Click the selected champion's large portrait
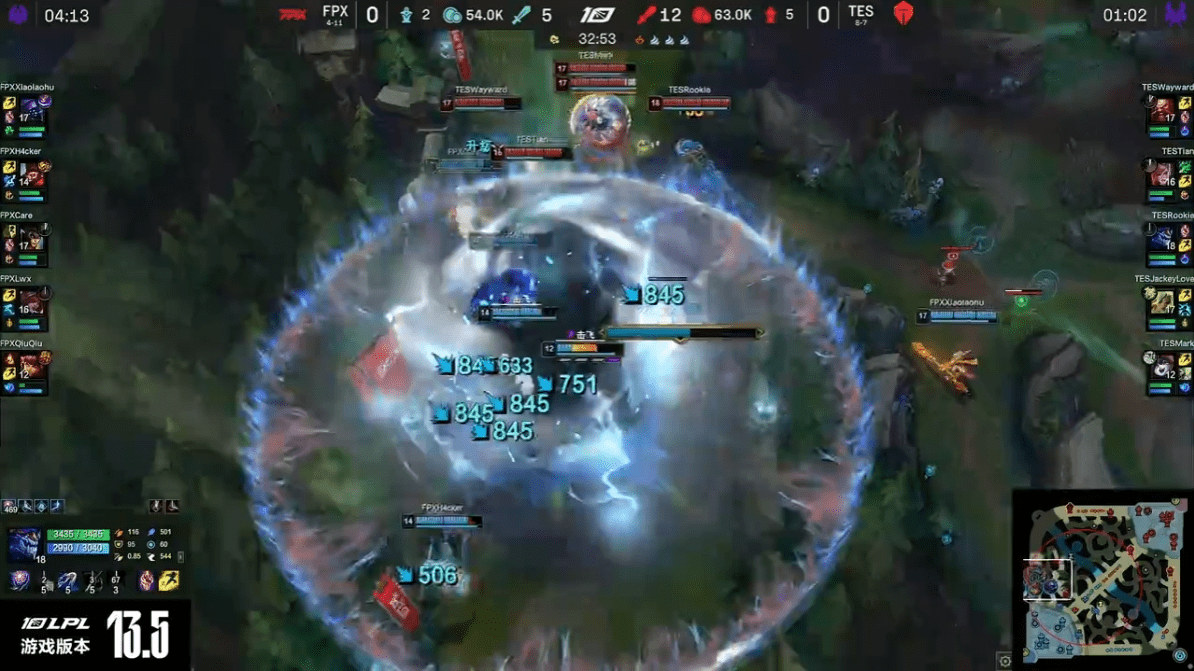 [x=25, y=543]
